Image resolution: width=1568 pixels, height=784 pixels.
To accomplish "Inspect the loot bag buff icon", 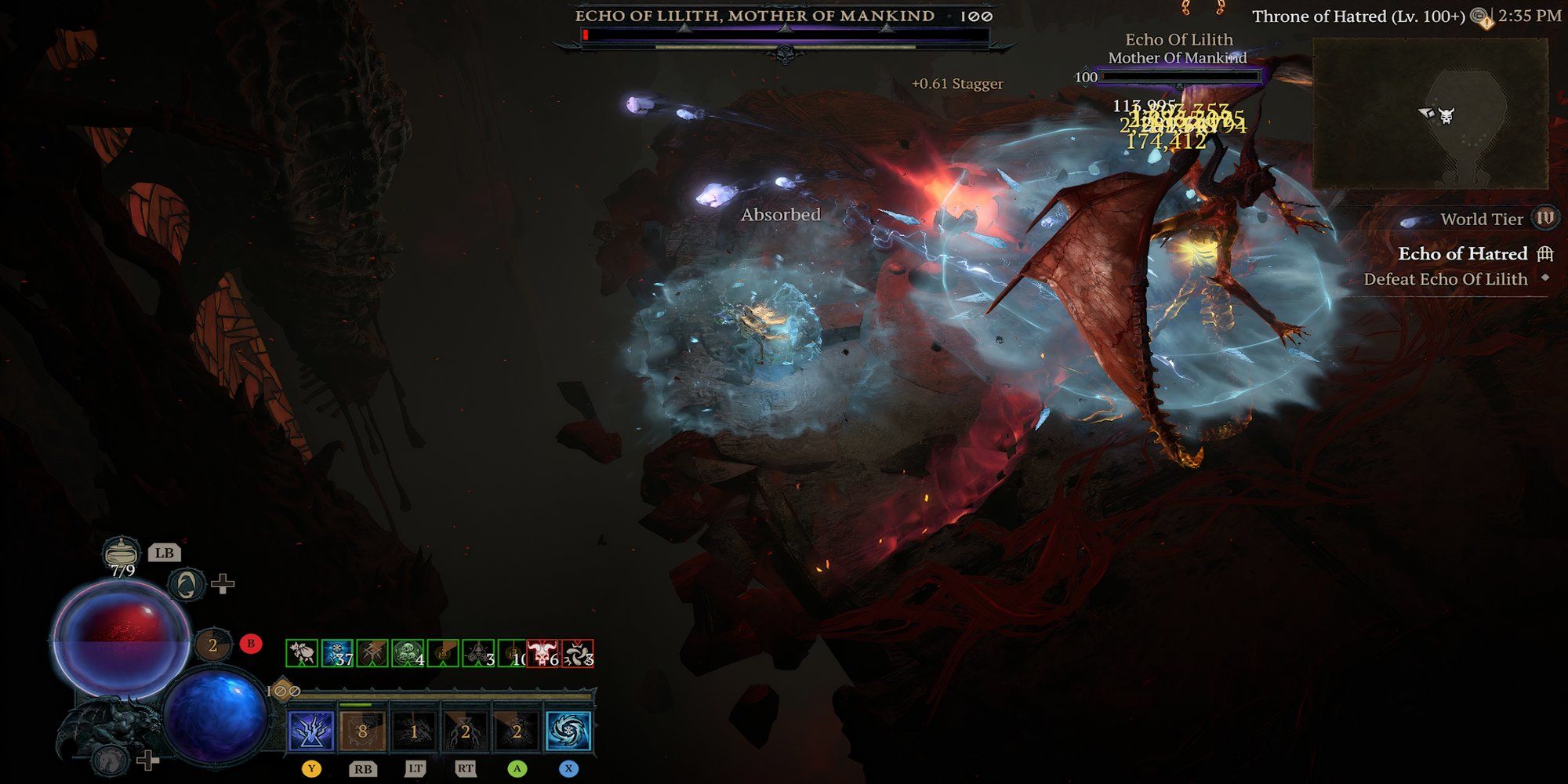I will [x=302, y=653].
